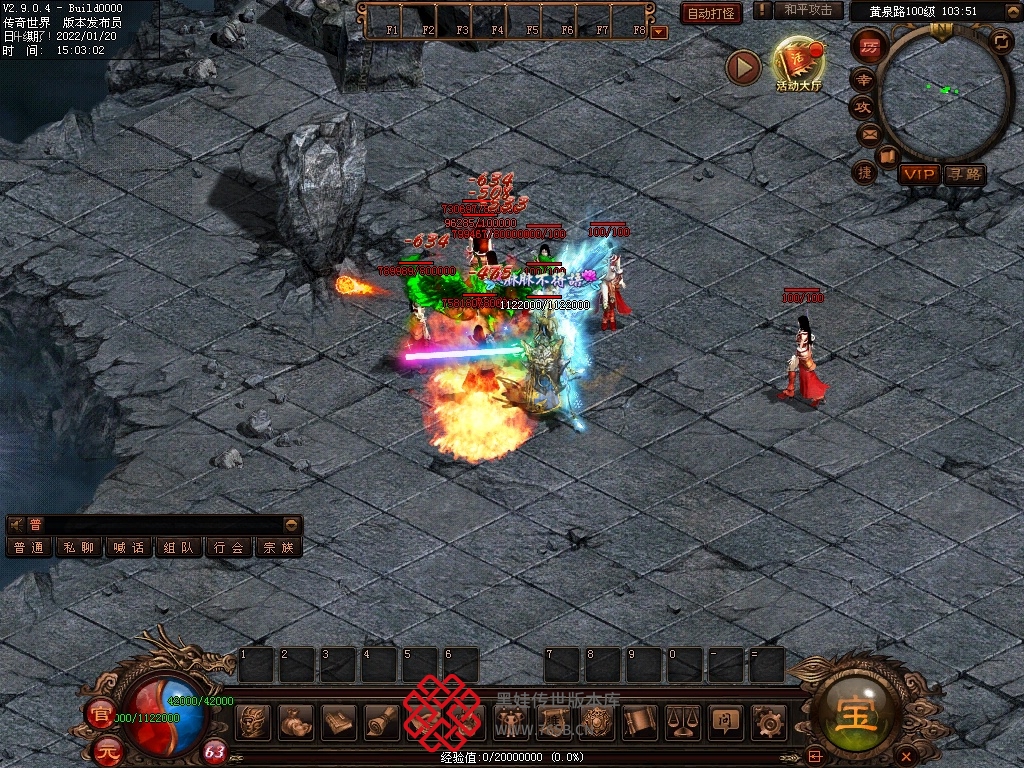The width and height of the screenshot is (1024, 768).
Task: Switch to the 喊话 shout channel tab
Action: (129, 548)
